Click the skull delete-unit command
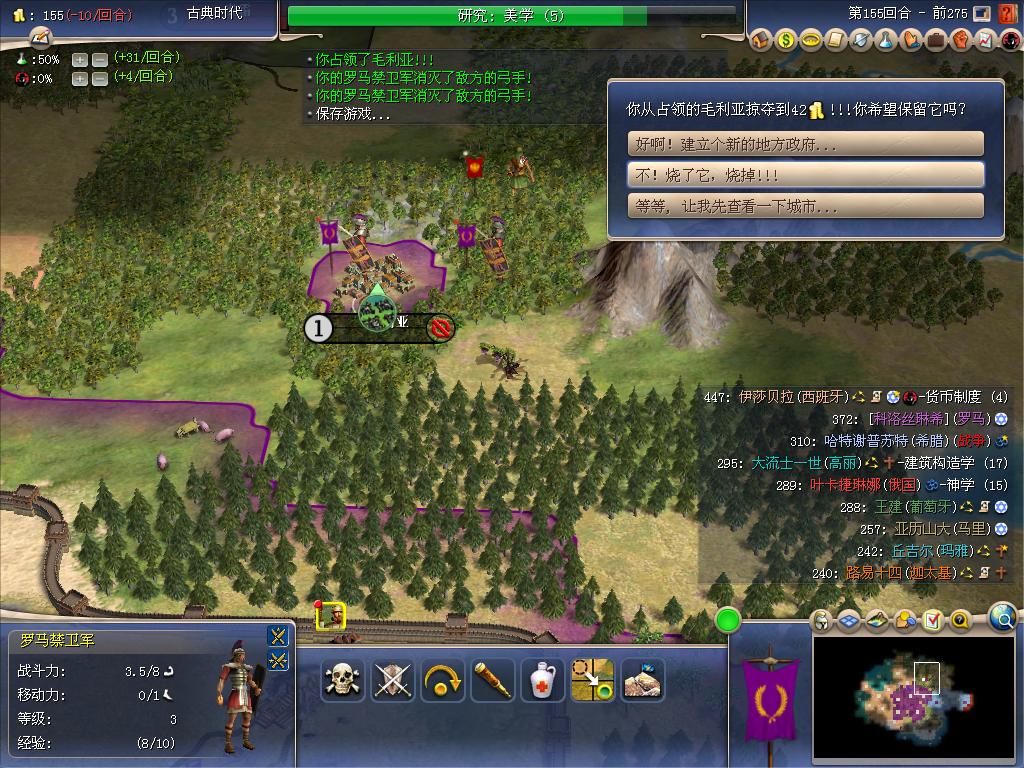1024x768 pixels. pos(343,680)
